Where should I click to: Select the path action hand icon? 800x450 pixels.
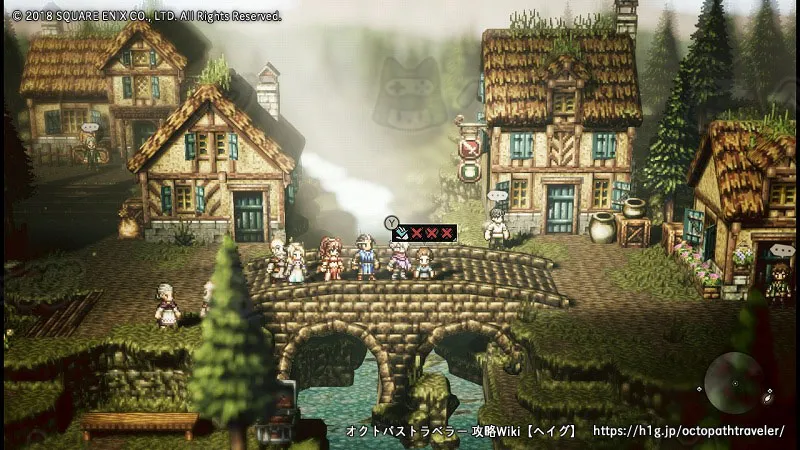tap(399, 232)
